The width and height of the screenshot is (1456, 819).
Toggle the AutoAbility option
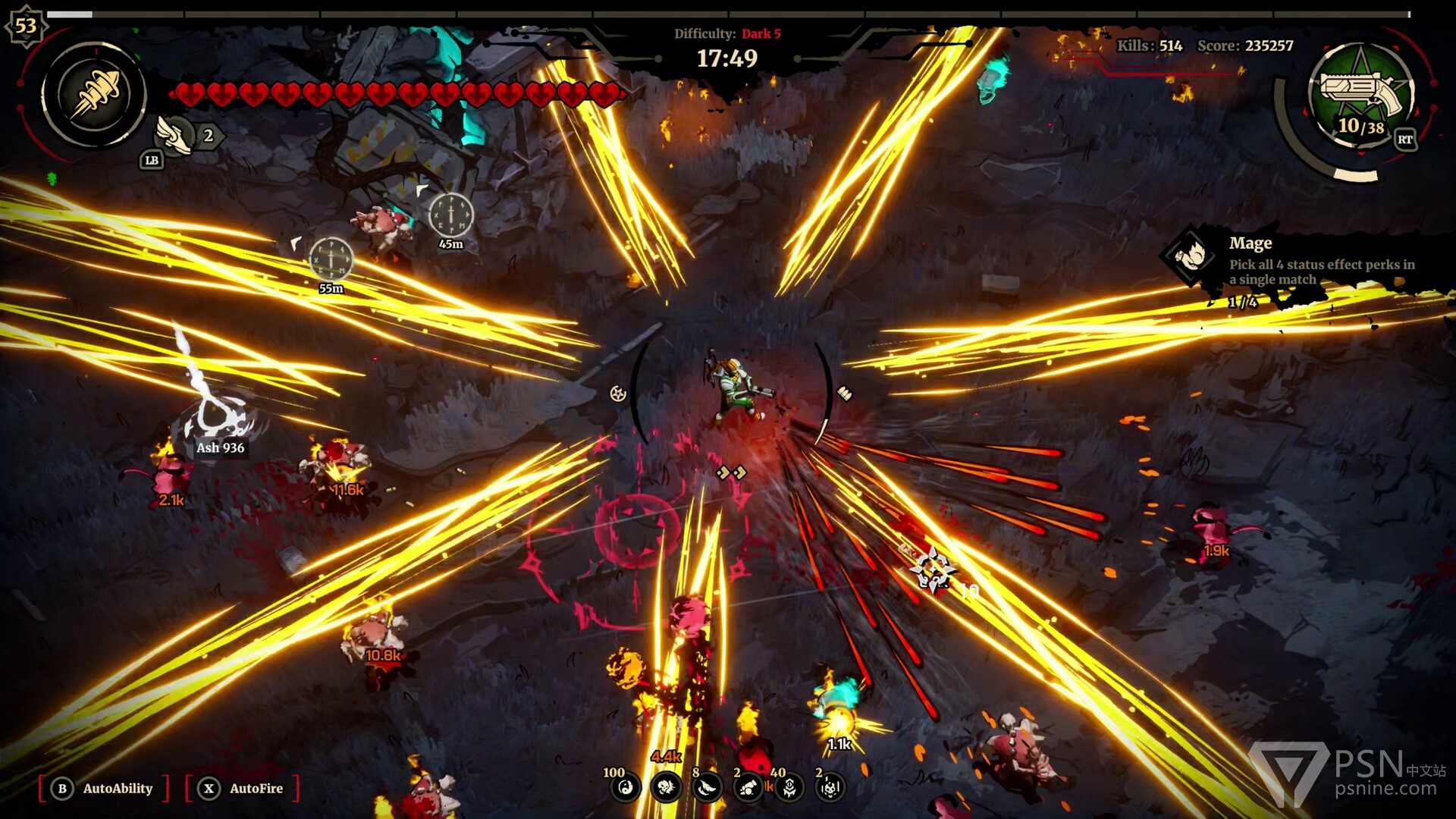tap(103, 789)
